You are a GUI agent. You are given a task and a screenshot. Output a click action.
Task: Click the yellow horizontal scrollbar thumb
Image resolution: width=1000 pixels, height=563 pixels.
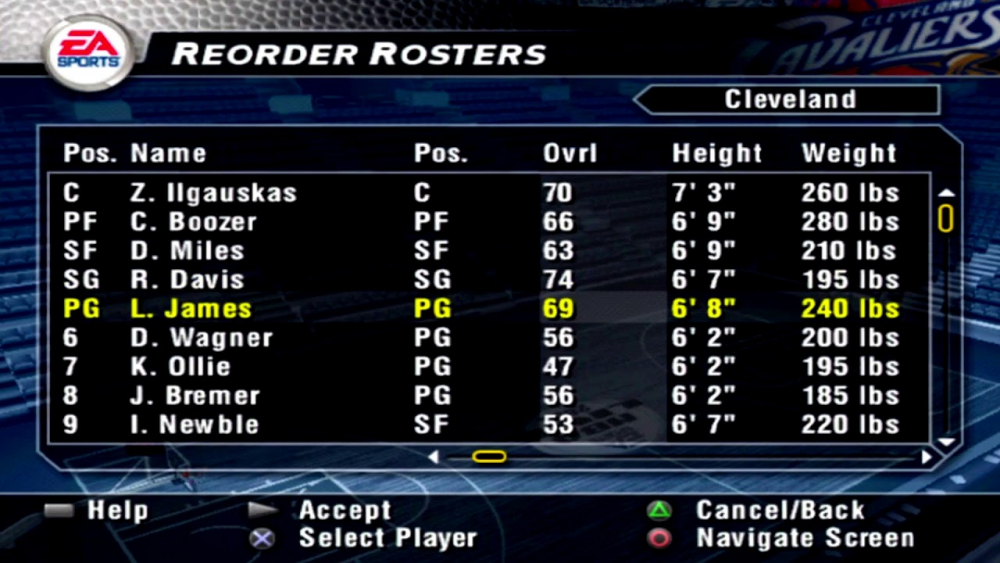tap(489, 457)
